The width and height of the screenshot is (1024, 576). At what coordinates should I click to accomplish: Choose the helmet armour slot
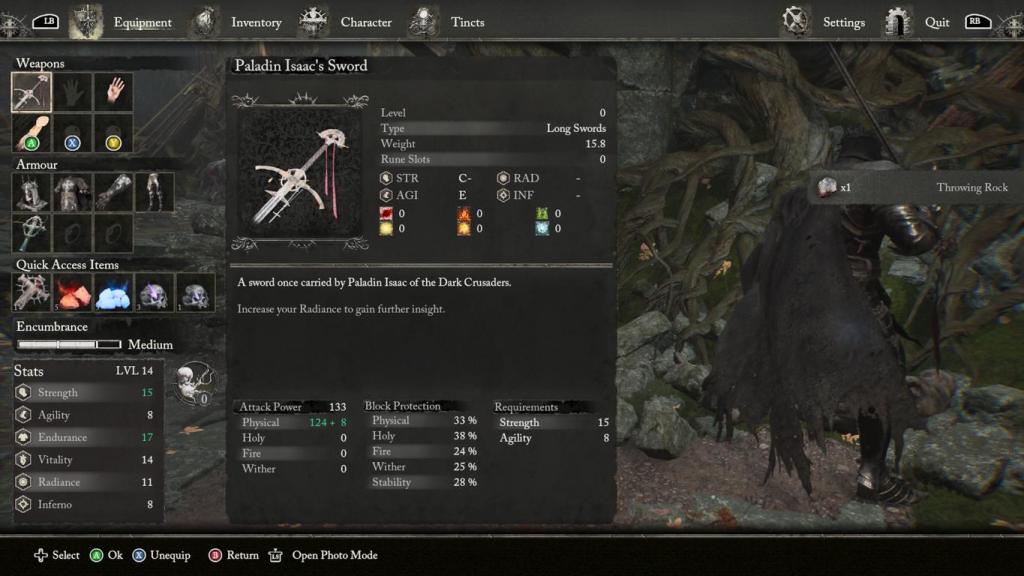pyautogui.click(x=31, y=192)
